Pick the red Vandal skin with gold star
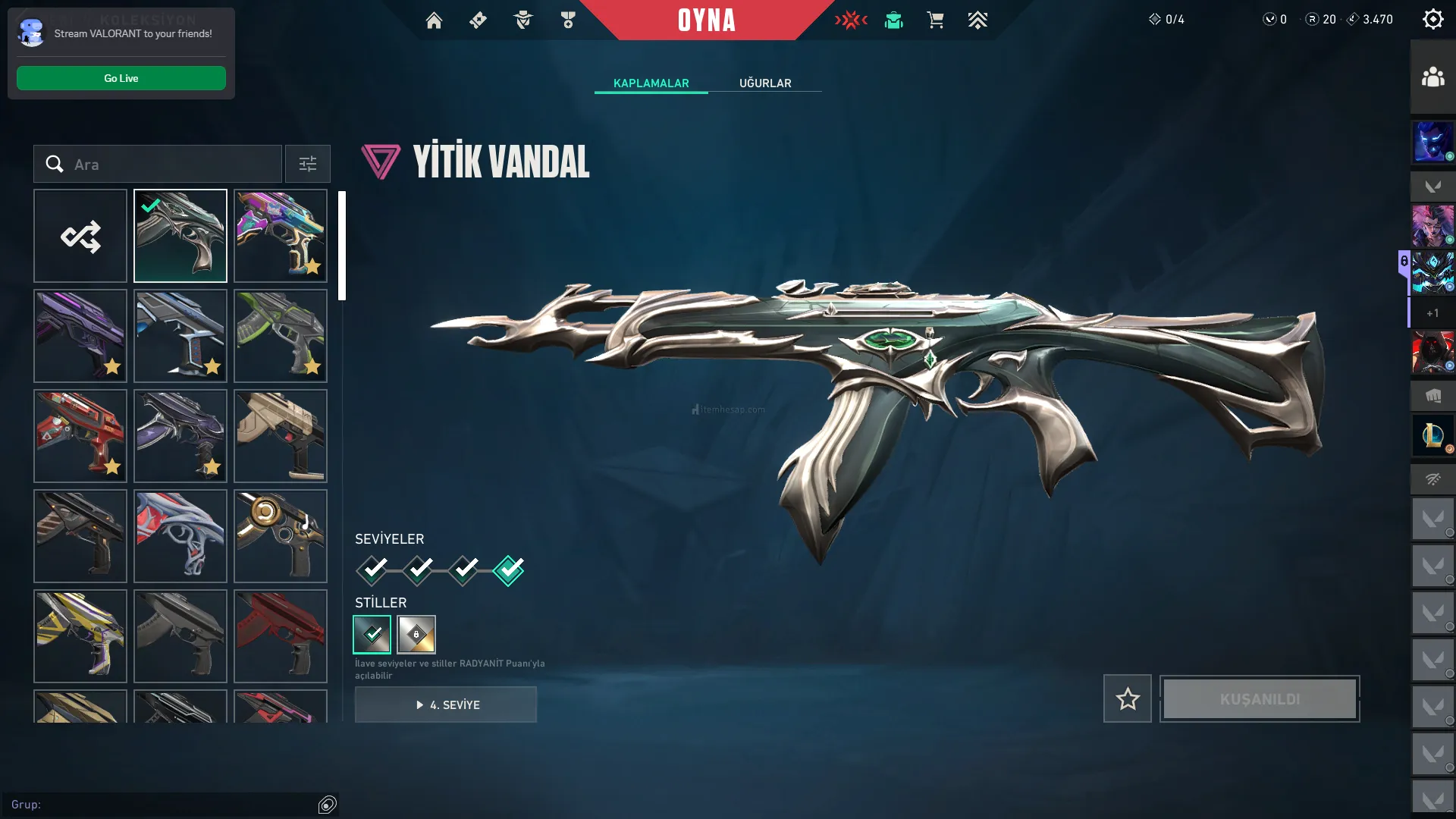Viewport: 1456px width, 819px height. pos(80,436)
